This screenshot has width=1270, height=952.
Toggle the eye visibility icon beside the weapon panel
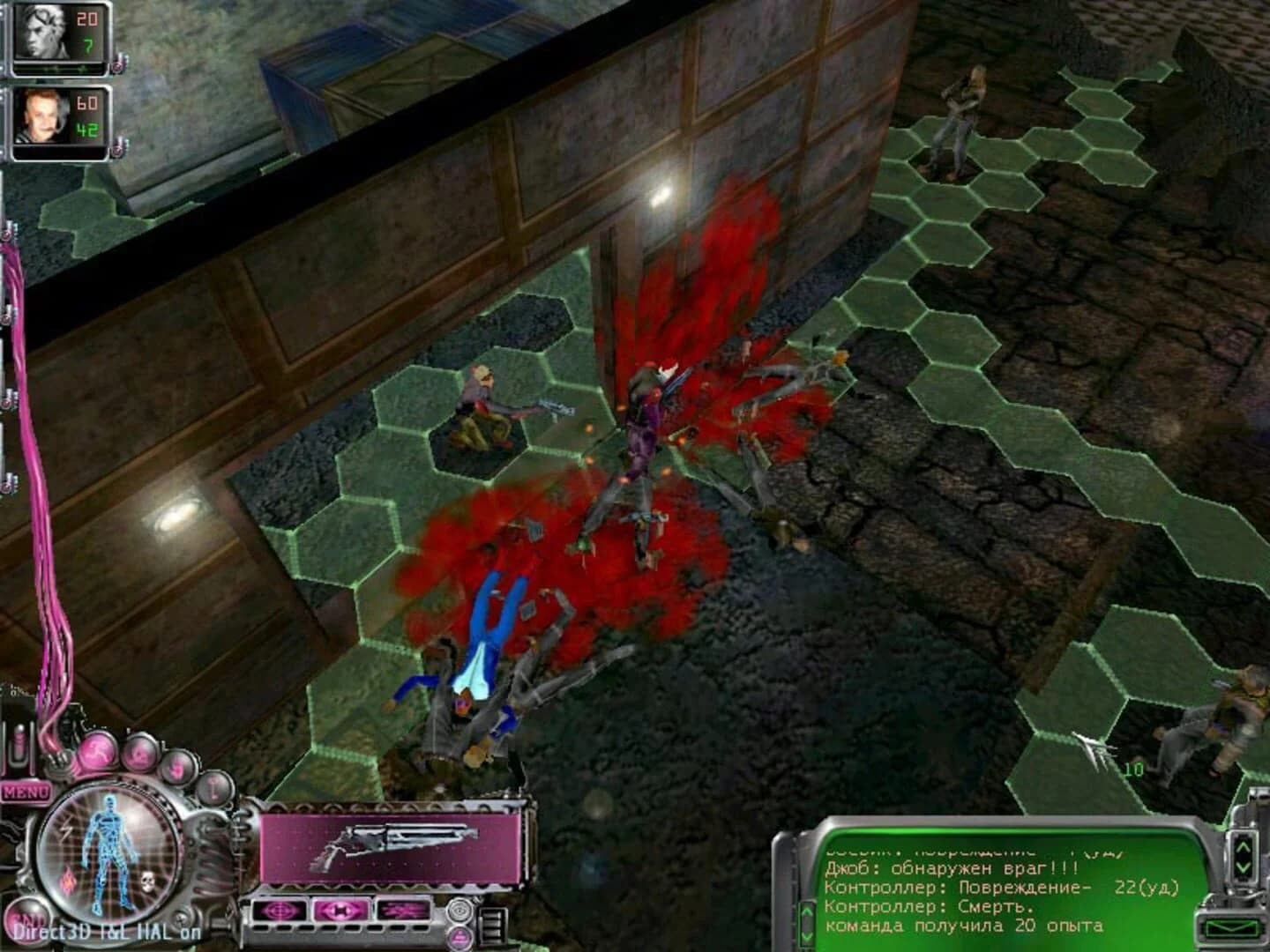coord(459,911)
